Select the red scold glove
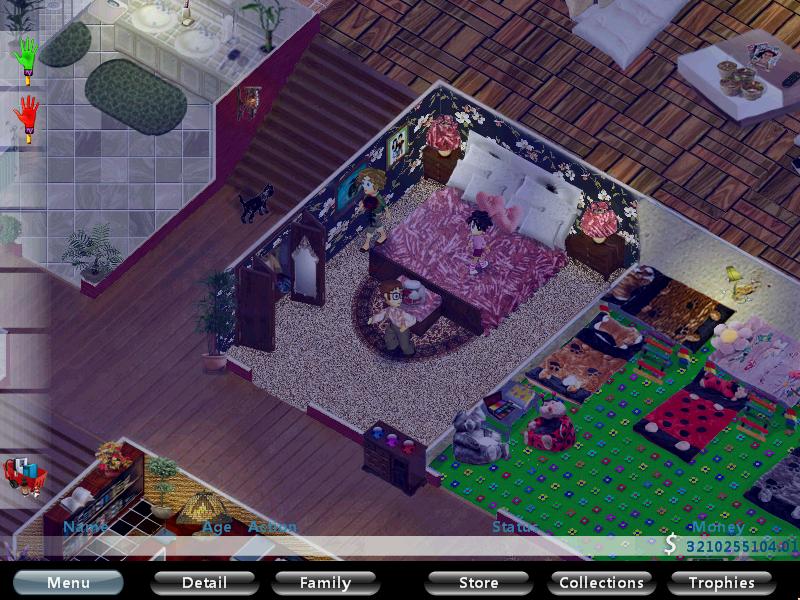Viewport: 800px width, 600px height. (27, 118)
